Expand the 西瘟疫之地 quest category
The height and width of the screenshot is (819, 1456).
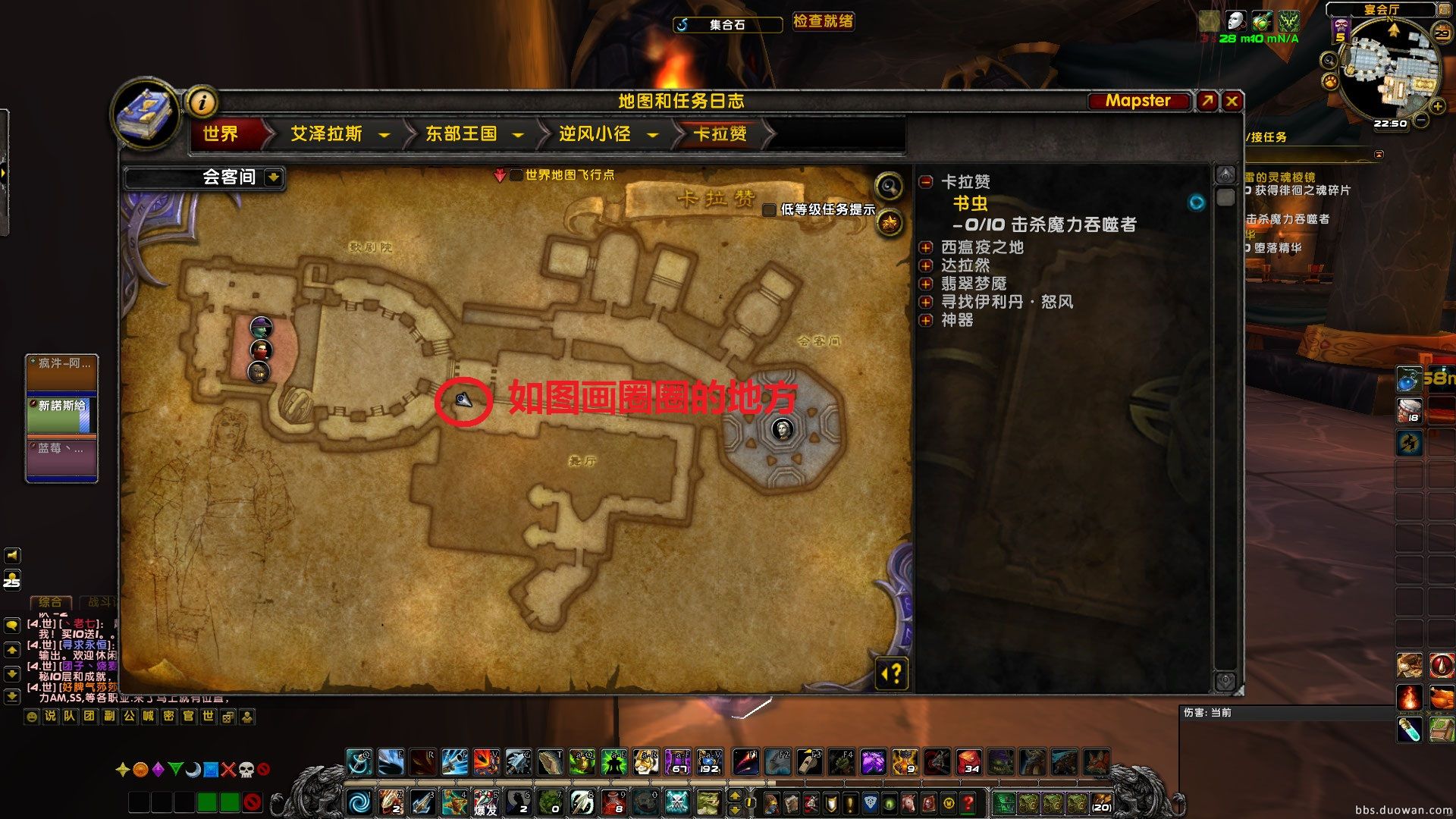click(926, 246)
